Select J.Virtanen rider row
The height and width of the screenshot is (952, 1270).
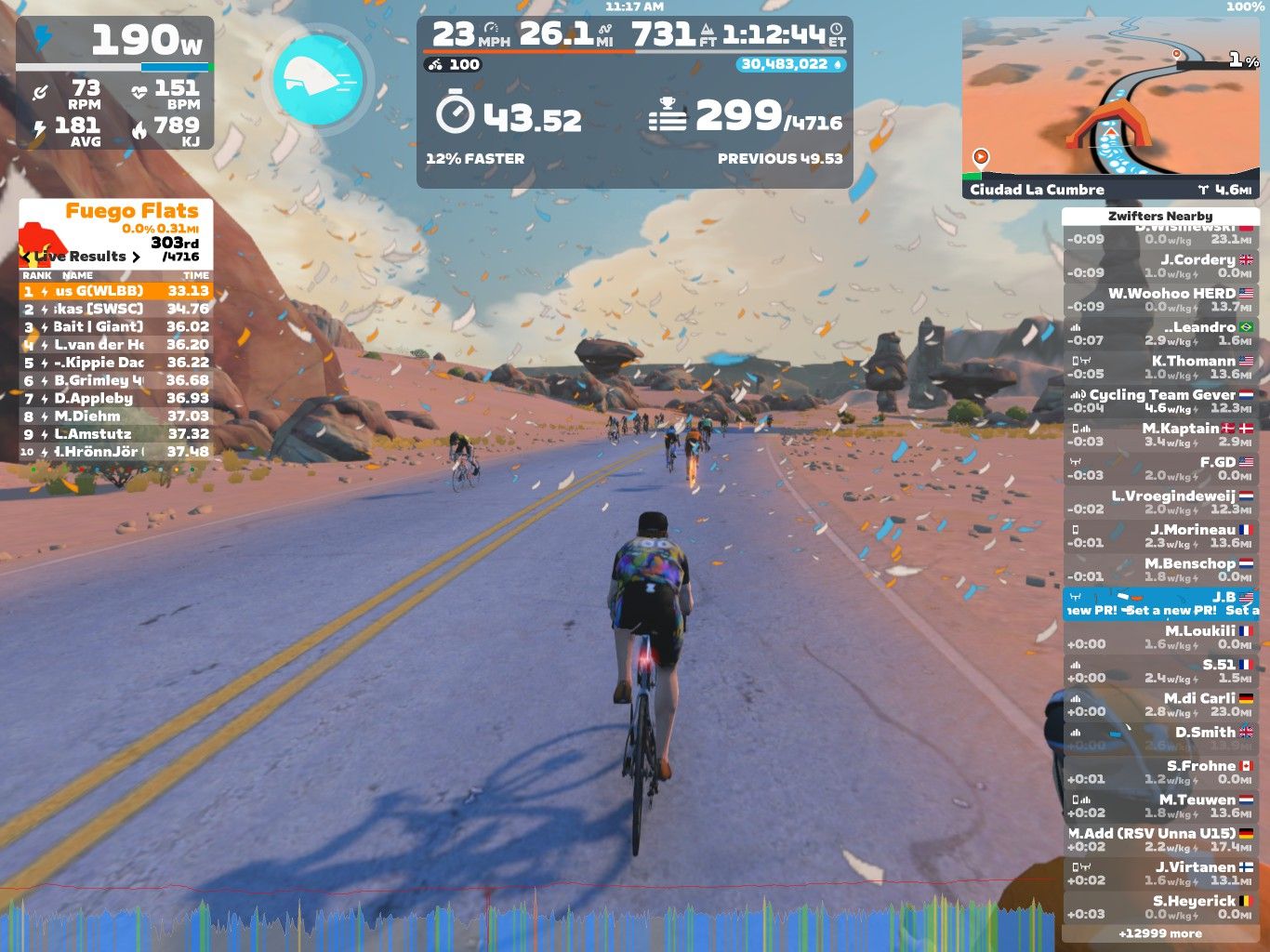click(1159, 873)
